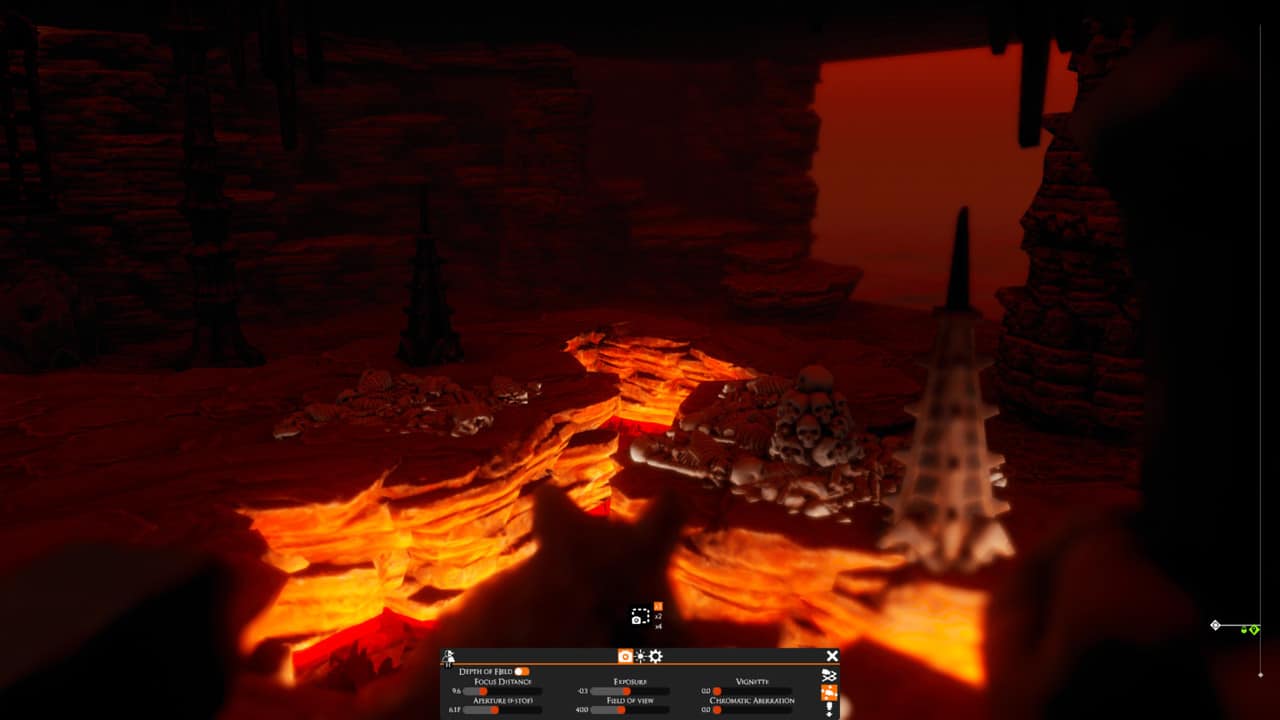This screenshot has width=1280, height=720.
Task: Adjust the Focus Distance slider
Action: (482, 691)
